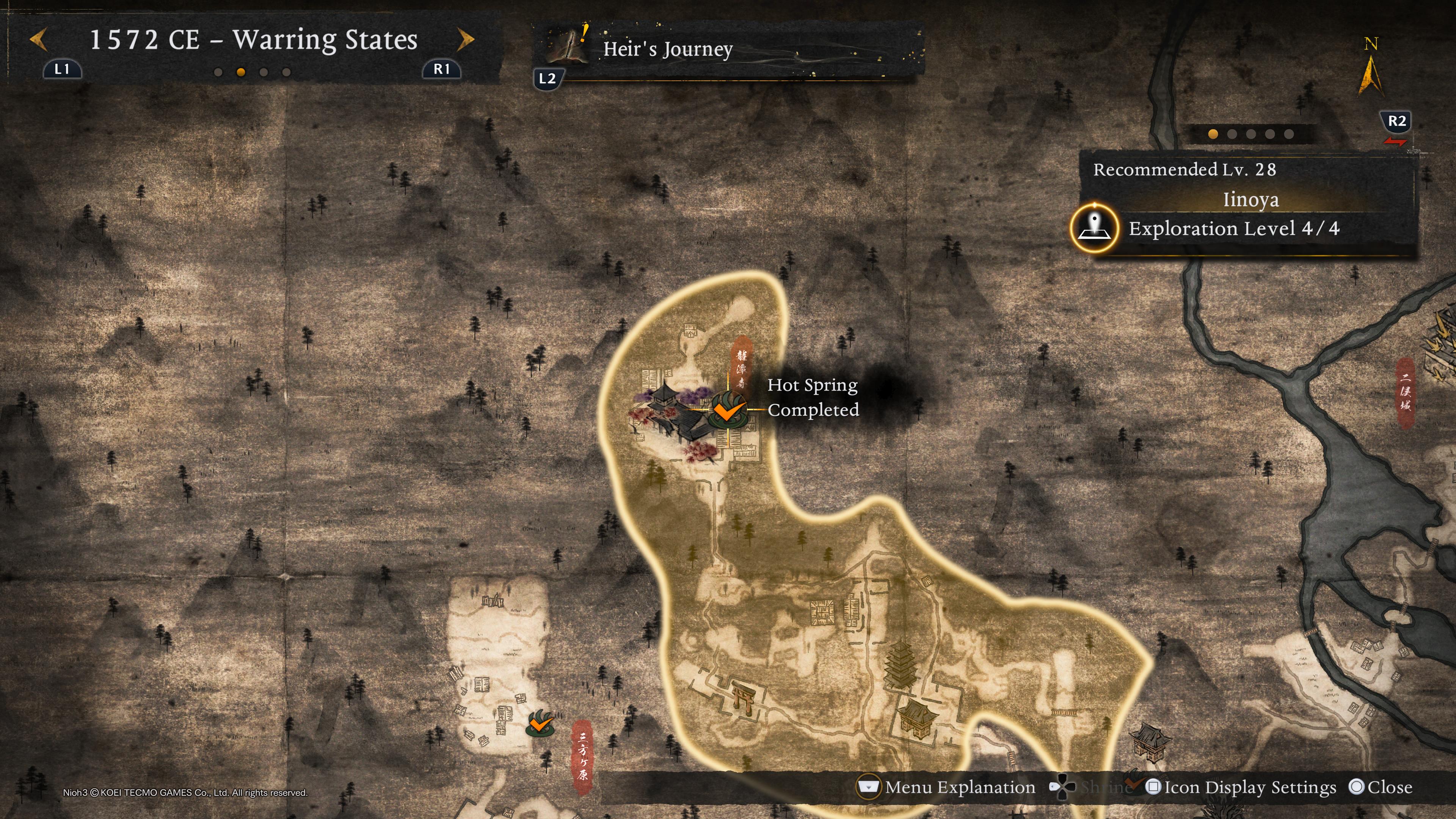This screenshot has height=819, width=1456.
Task: Select the hot spring marker near the southwest village
Action: pyautogui.click(x=540, y=723)
